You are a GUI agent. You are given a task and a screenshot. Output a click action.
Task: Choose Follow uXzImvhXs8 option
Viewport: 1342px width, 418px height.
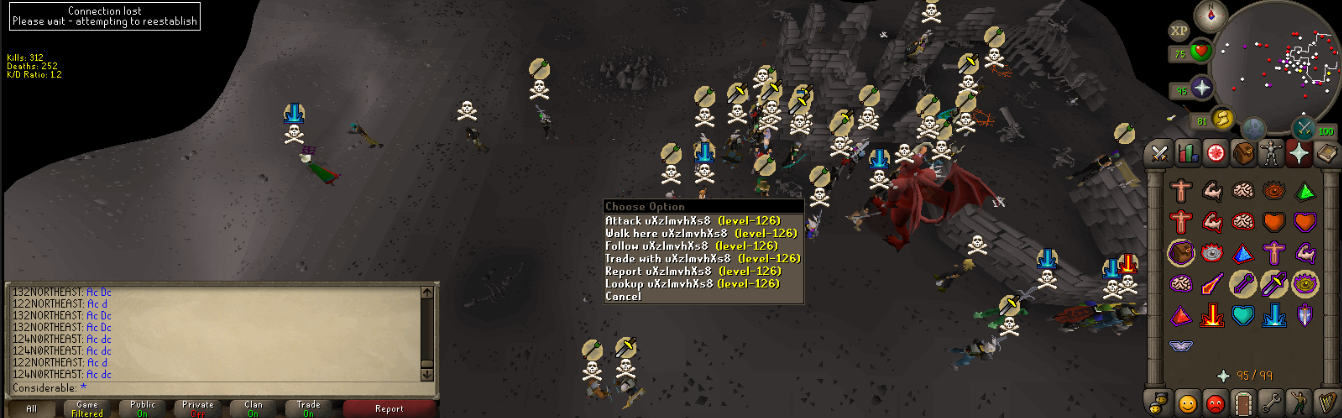690,246
